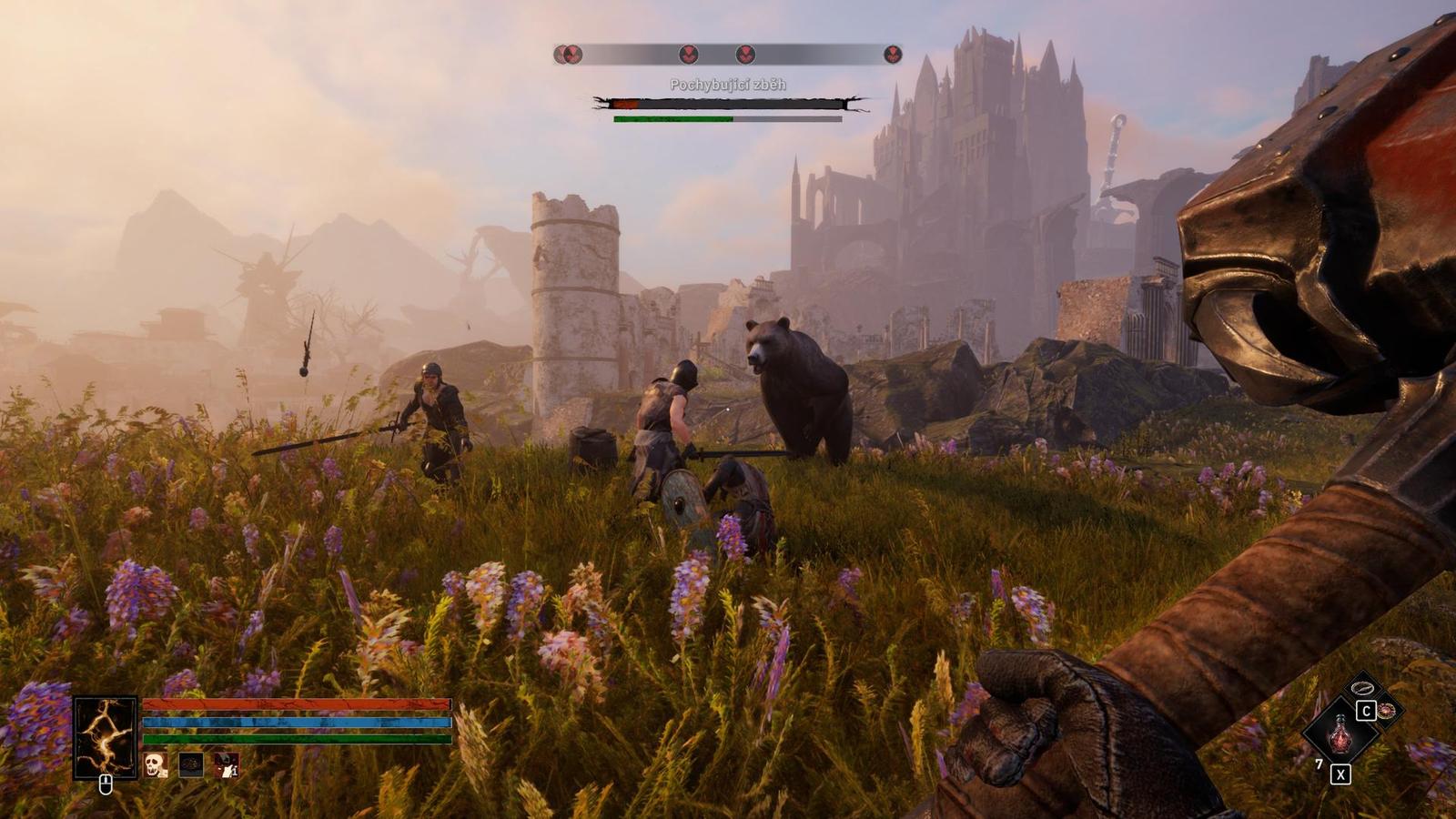
Task: Click the rightmost enemy marker on the compass
Action: [893, 55]
